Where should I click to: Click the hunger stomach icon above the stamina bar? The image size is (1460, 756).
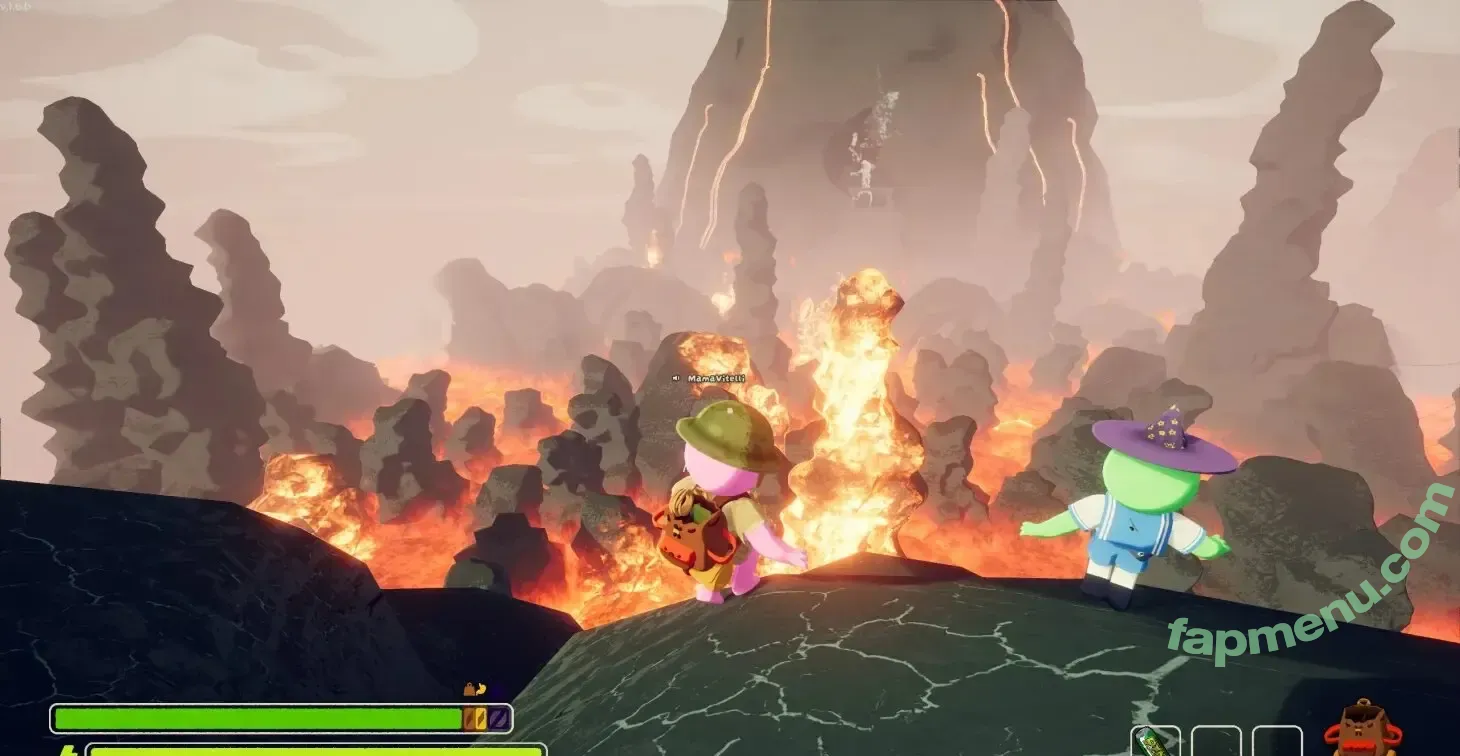point(481,689)
